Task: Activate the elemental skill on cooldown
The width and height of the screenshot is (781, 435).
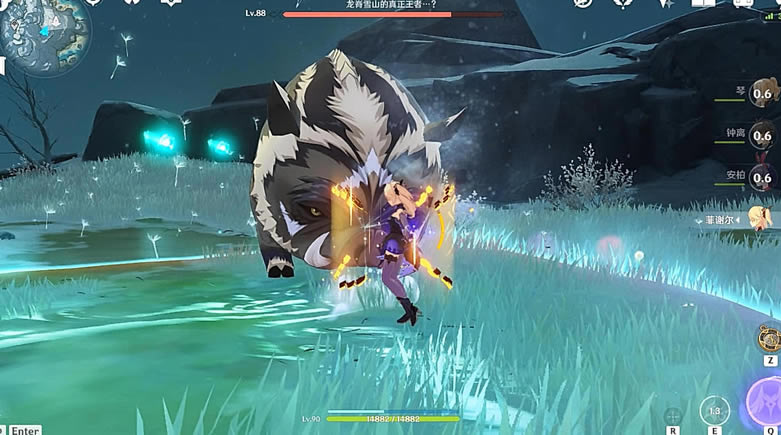Action: [x=714, y=411]
